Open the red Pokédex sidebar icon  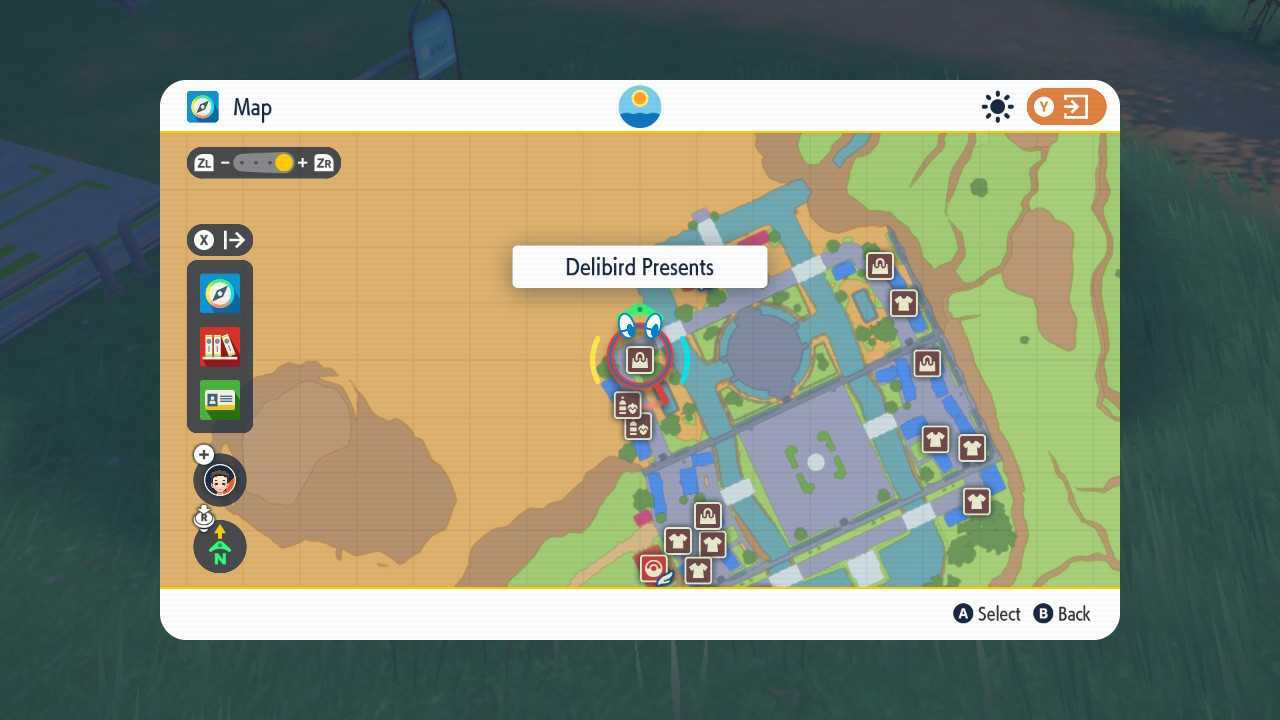(219, 346)
